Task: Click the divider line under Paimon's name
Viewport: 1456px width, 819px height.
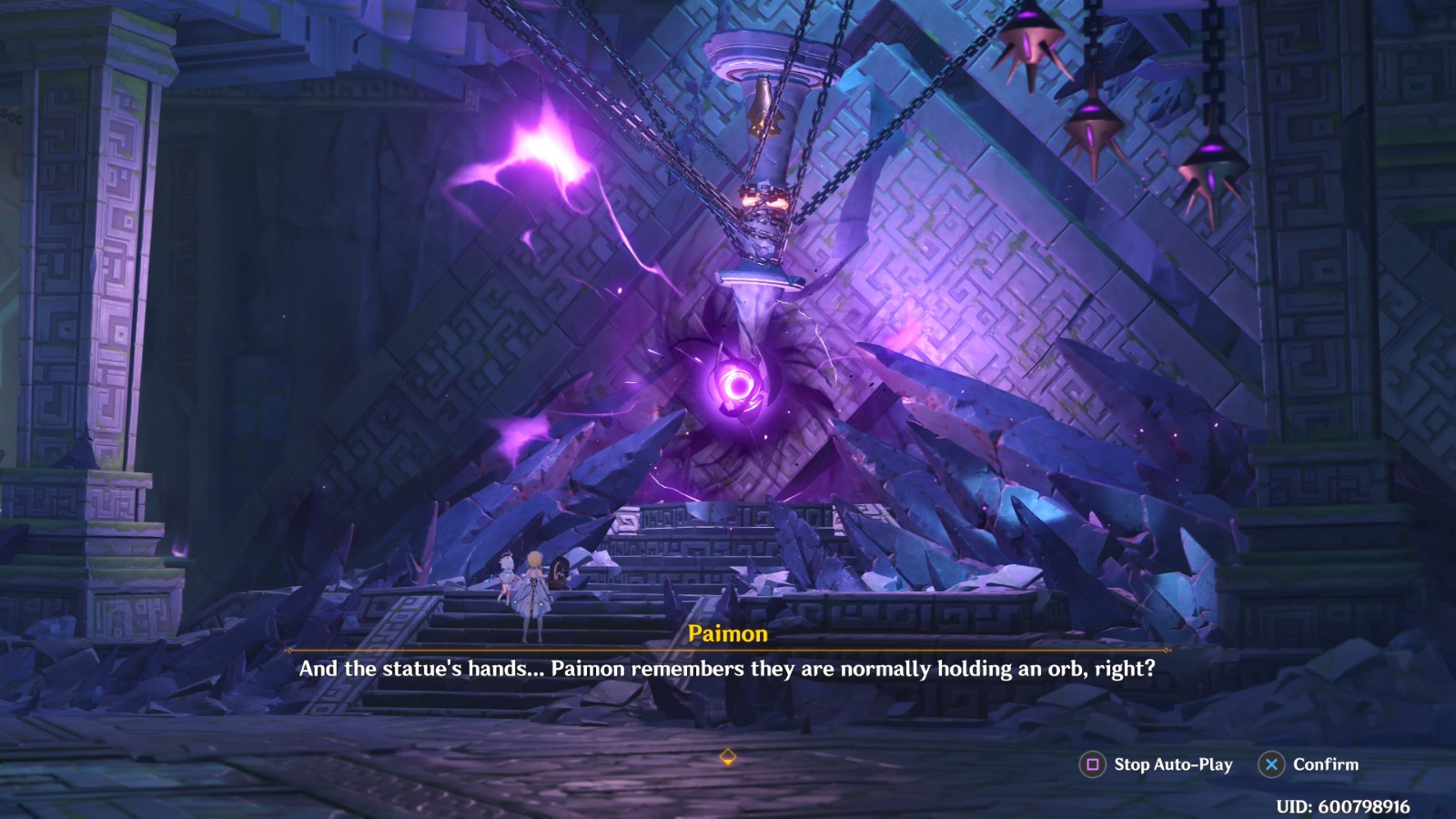Action: click(x=728, y=648)
